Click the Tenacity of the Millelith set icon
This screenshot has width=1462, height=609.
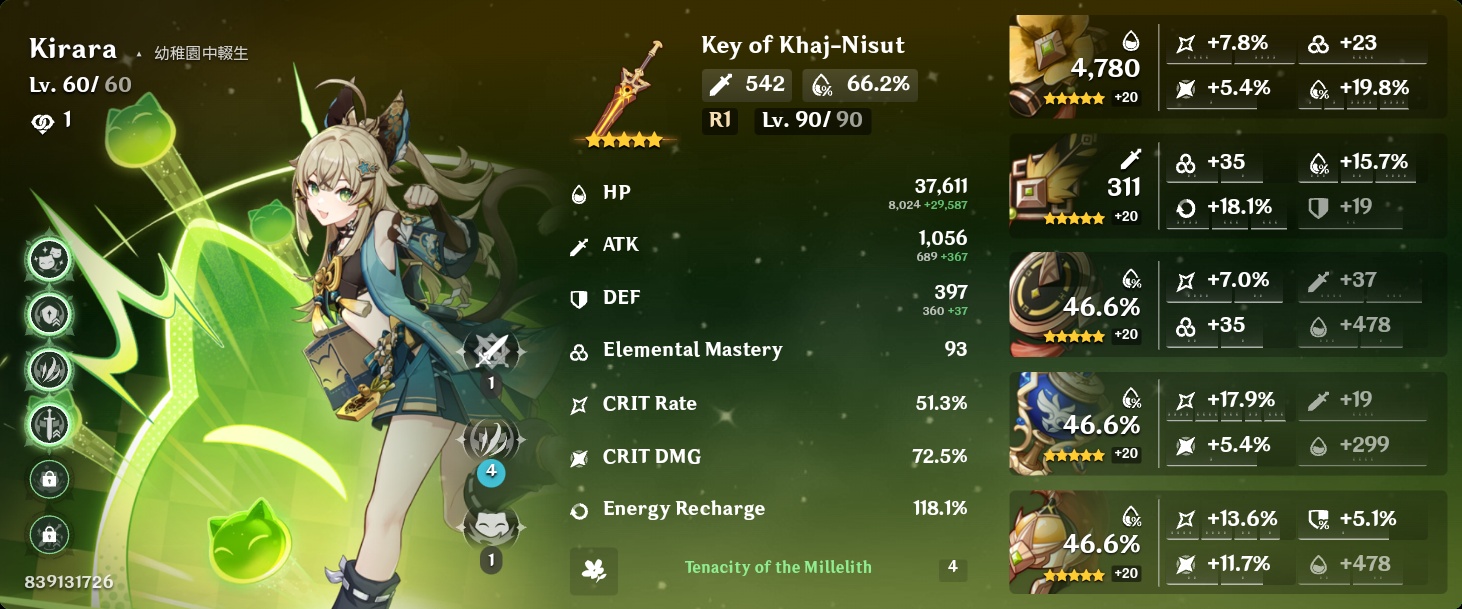593,570
